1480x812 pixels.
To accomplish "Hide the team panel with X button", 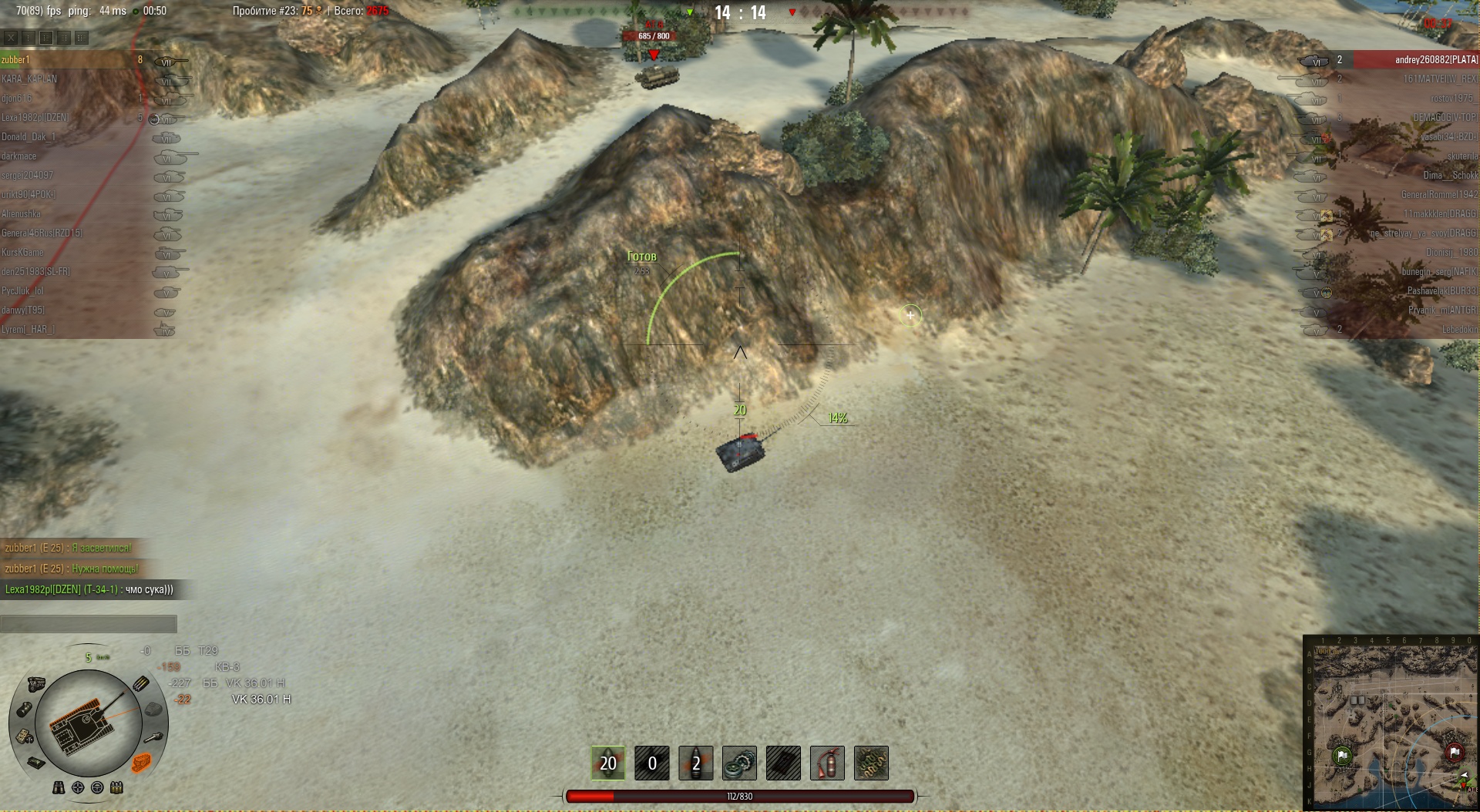I will pyautogui.click(x=11, y=37).
